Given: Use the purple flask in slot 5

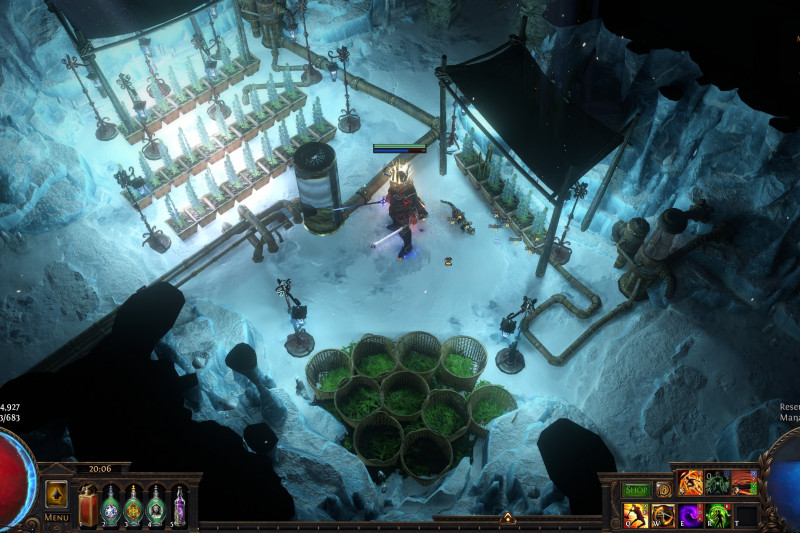Looking at the screenshot, I should tap(179, 505).
